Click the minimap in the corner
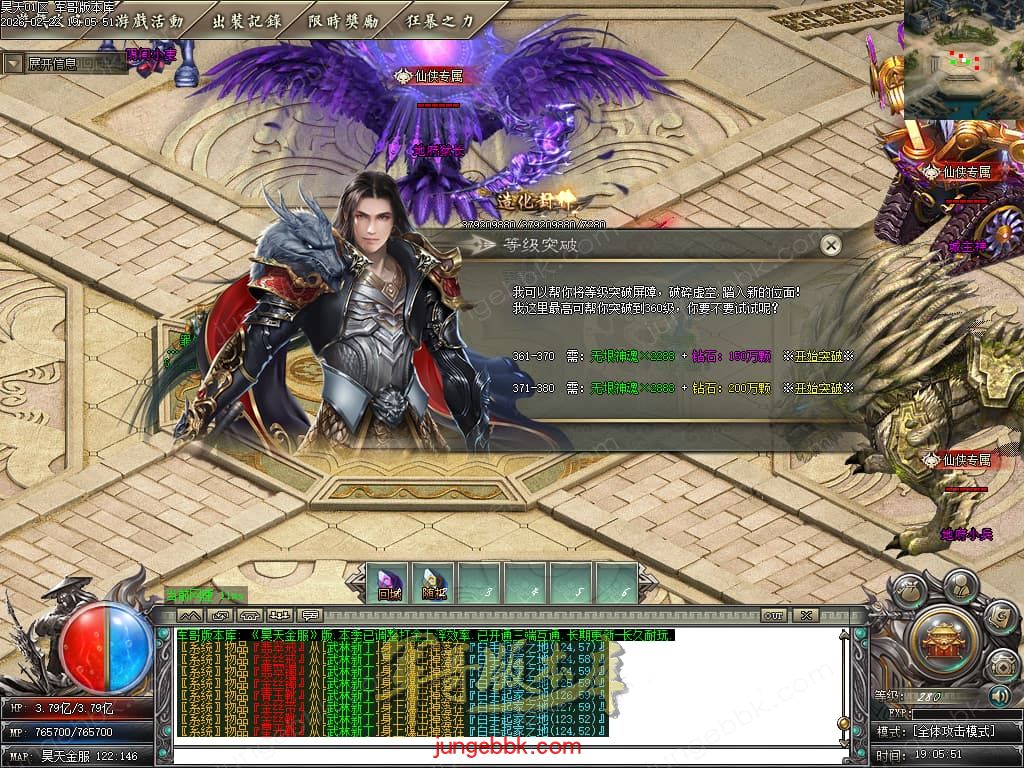The height and width of the screenshot is (768, 1024). pyautogui.click(x=962, y=60)
